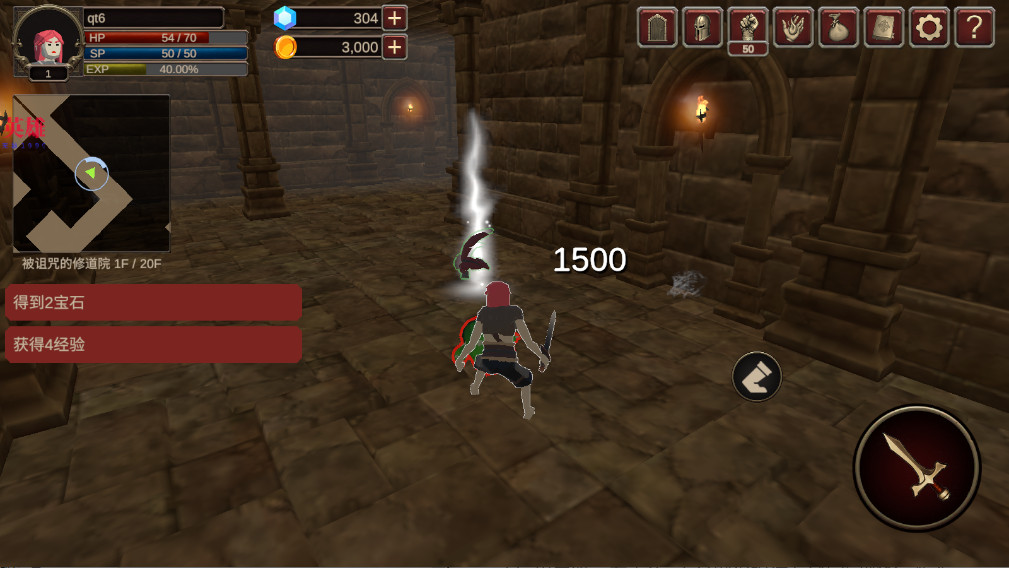Open the sack inventory bag
Image resolution: width=1009 pixels, height=568 pixels.
tap(839, 27)
